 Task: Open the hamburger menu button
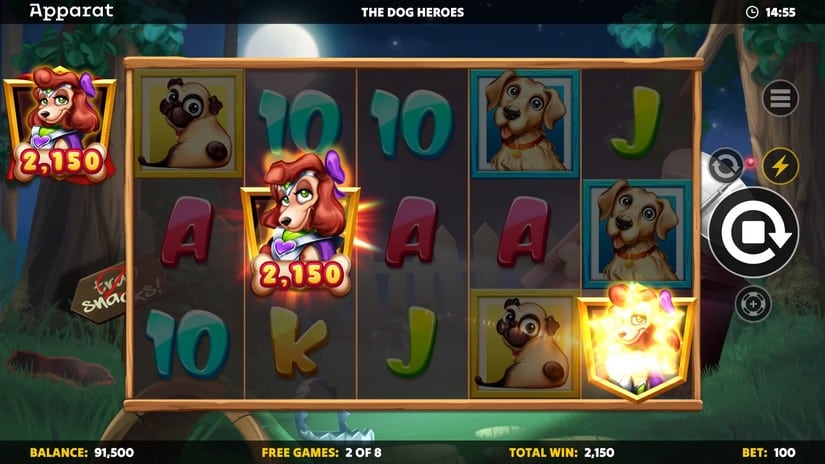coord(780,98)
